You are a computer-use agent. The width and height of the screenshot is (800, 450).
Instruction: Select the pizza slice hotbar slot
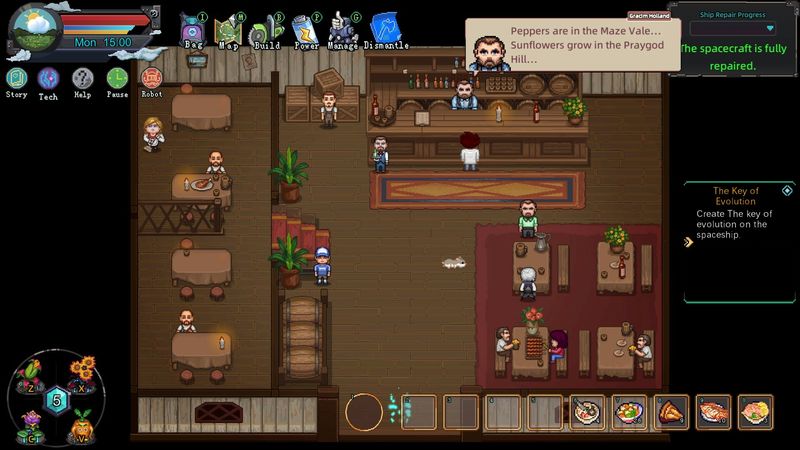coord(671,411)
